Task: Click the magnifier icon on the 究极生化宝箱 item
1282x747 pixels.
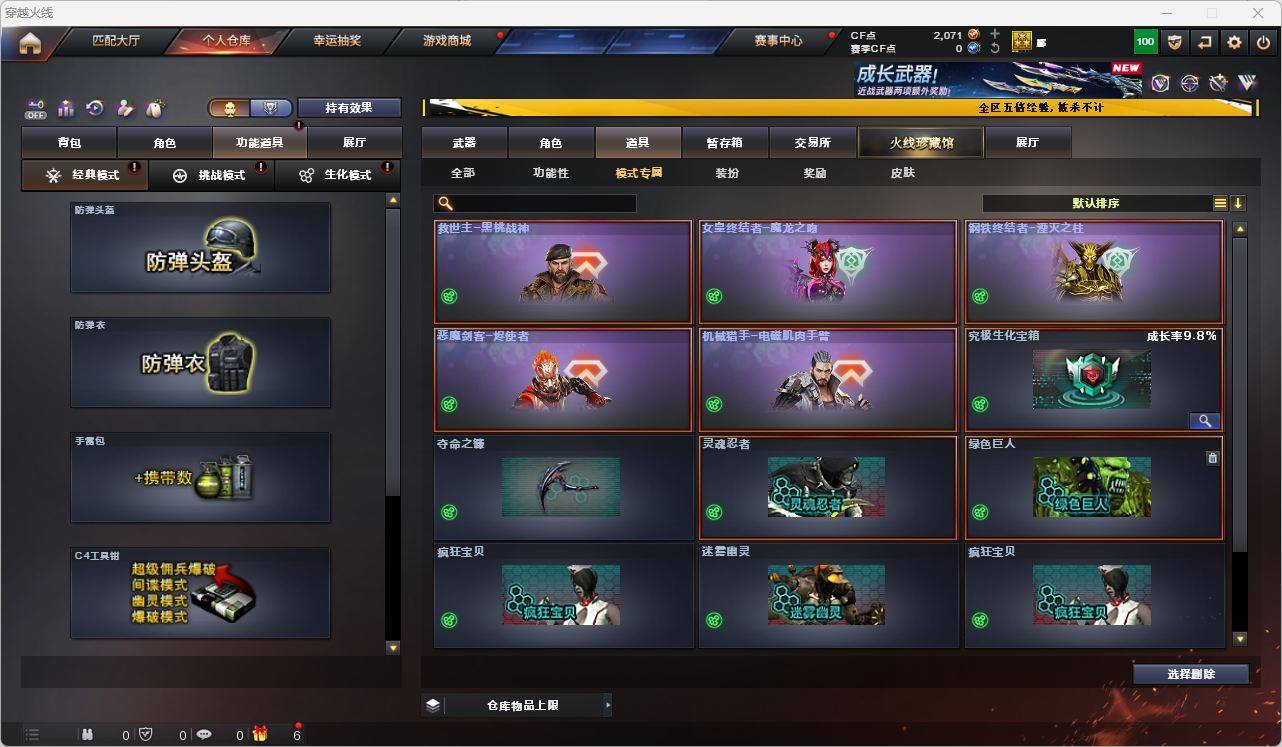Action: click(1205, 421)
